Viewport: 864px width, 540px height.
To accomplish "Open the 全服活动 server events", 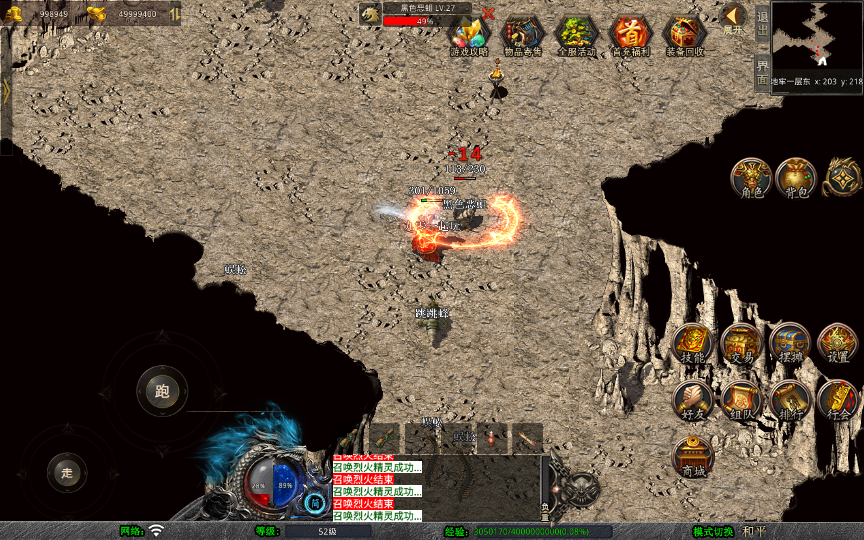I will click(x=577, y=36).
